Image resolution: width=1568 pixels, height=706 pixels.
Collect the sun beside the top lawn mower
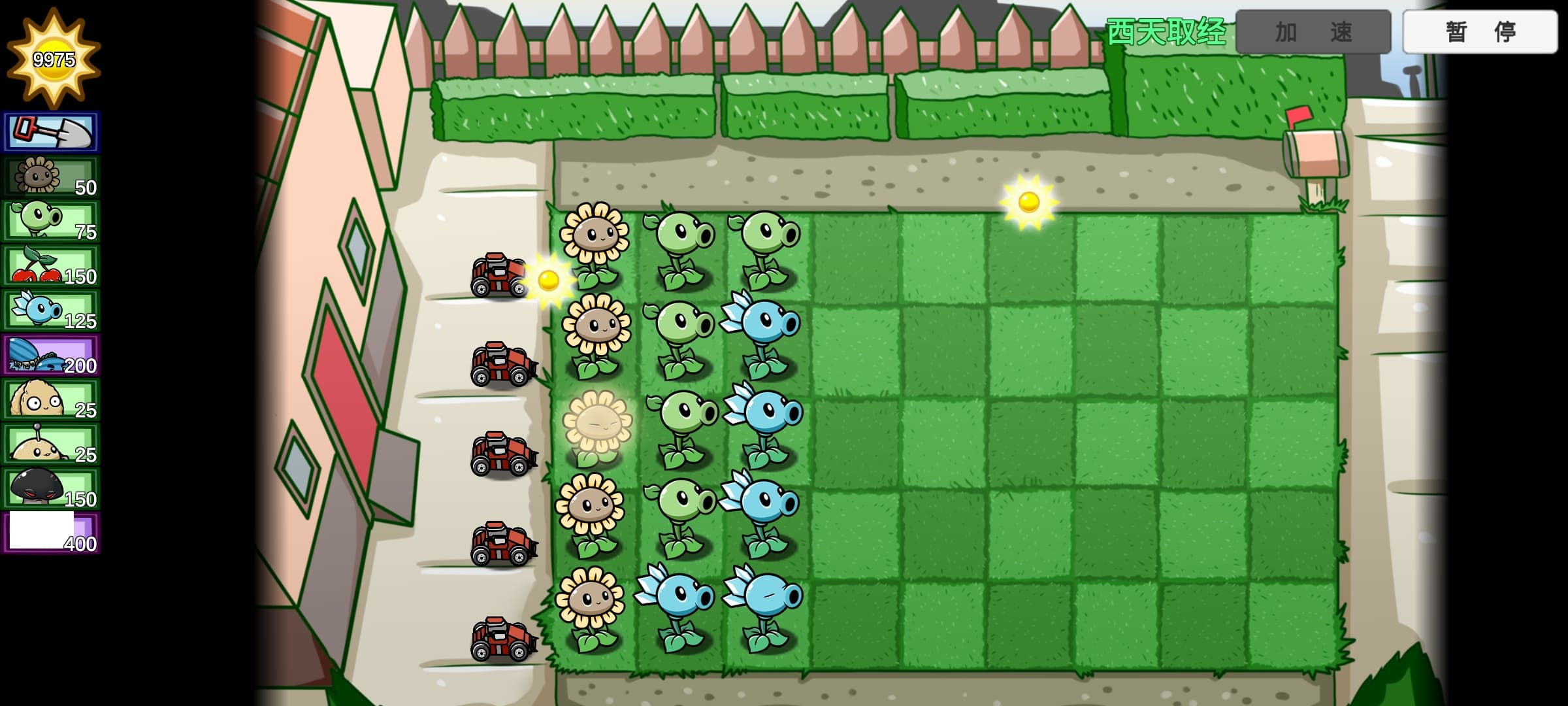click(547, 281)
